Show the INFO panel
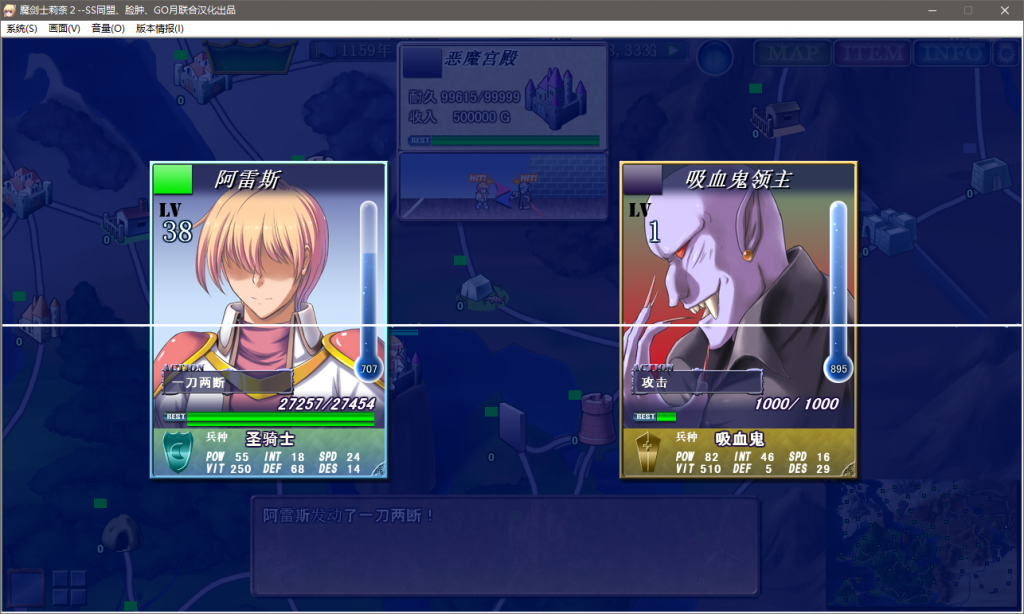 pyautogui.click(x=950, y=53)
